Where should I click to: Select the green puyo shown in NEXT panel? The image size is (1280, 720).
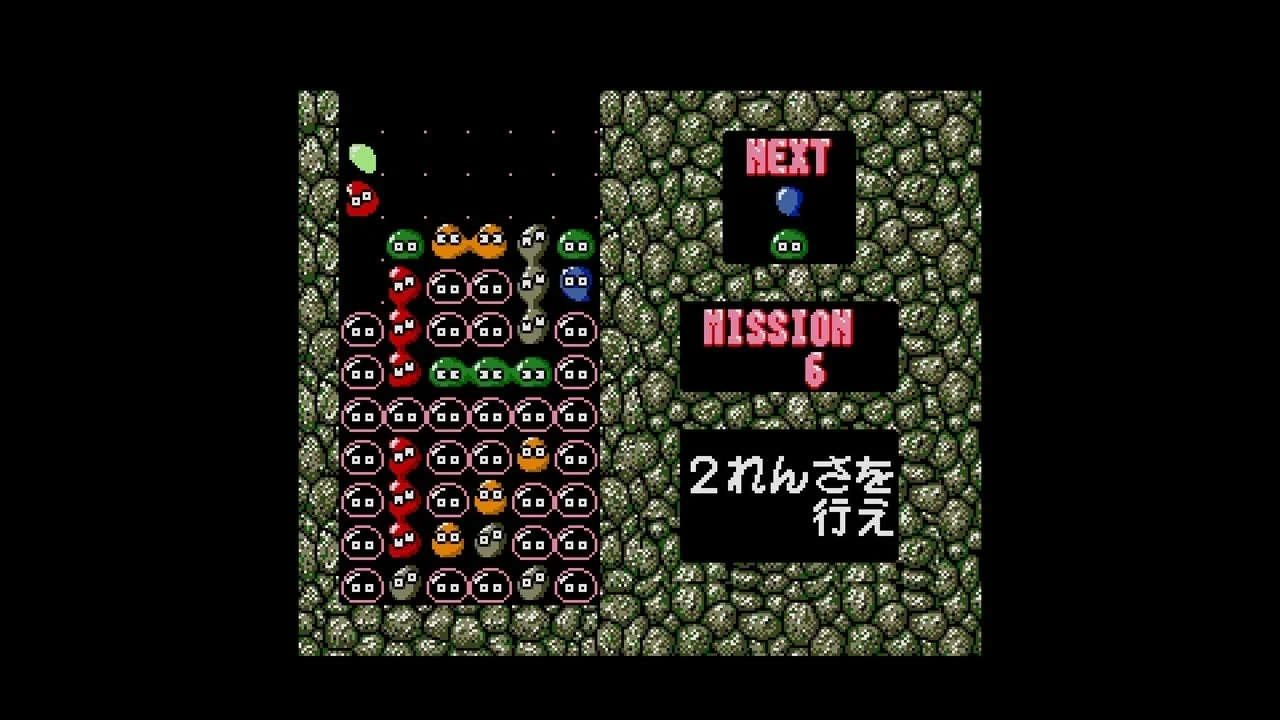click(x=789, y=243)
